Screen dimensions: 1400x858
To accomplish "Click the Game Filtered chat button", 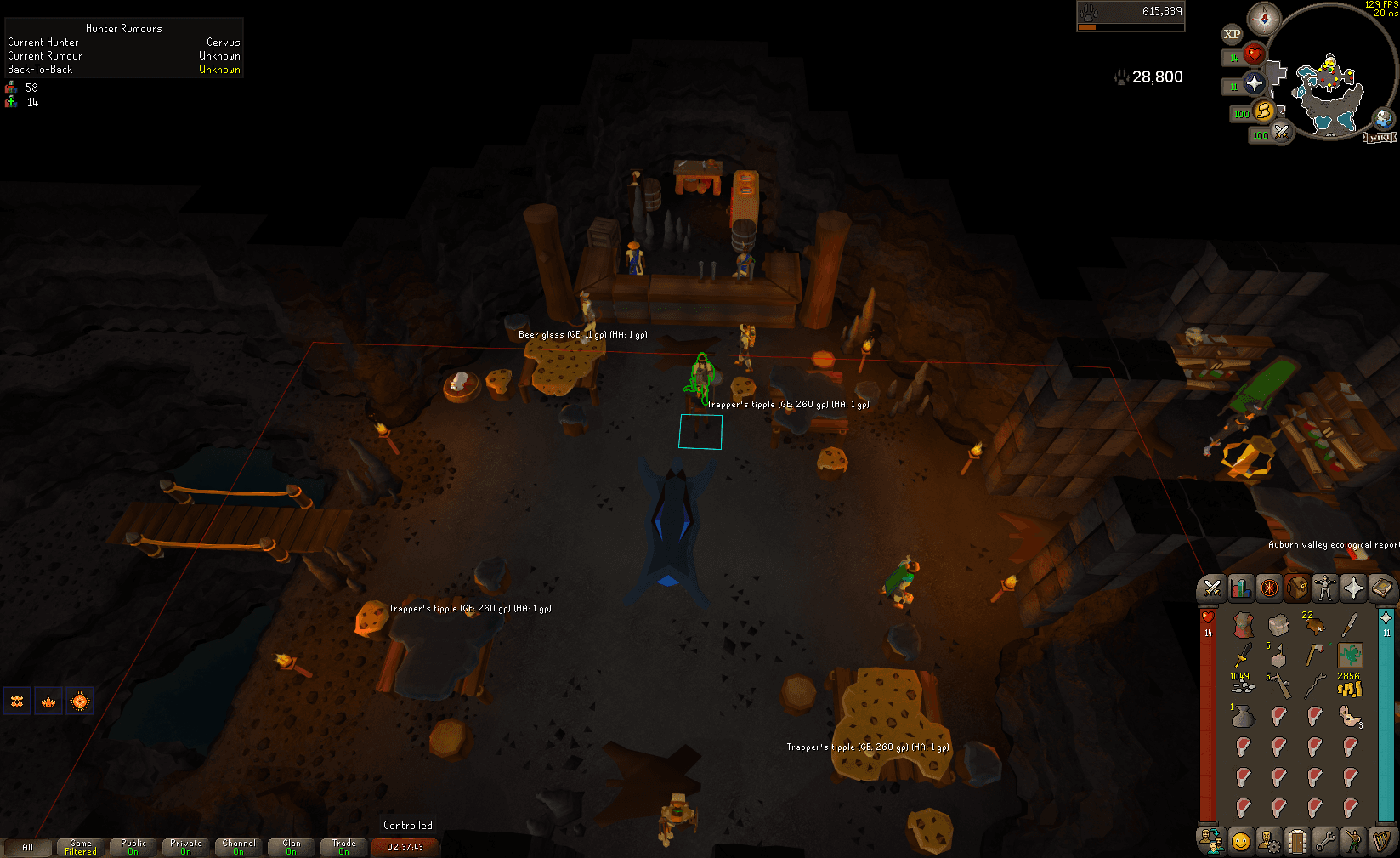I will pyautogui.click(x=81, y=845).
